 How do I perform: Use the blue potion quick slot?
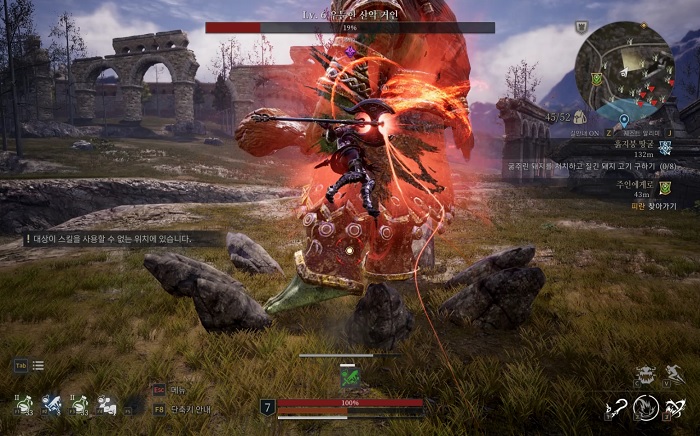(50, 405)
